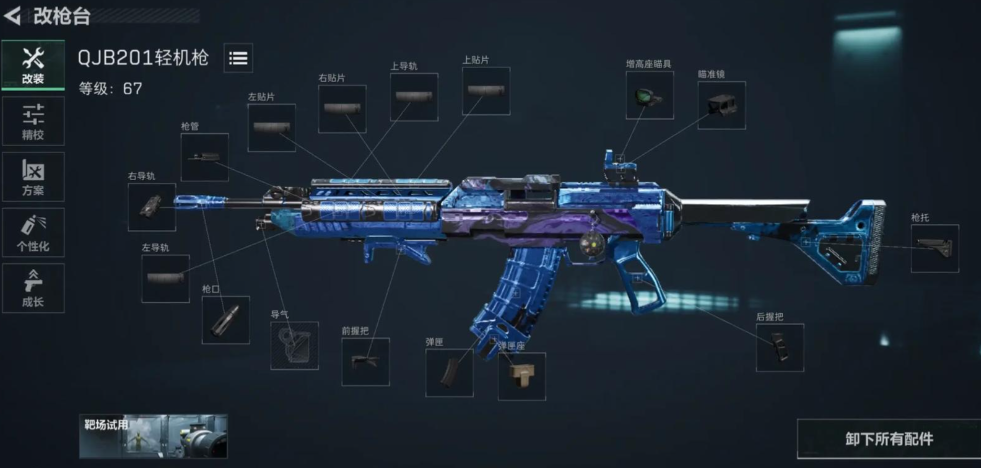
Task: Click 卸下所有配件 to remove all attachments
Action: pos(888,439)
